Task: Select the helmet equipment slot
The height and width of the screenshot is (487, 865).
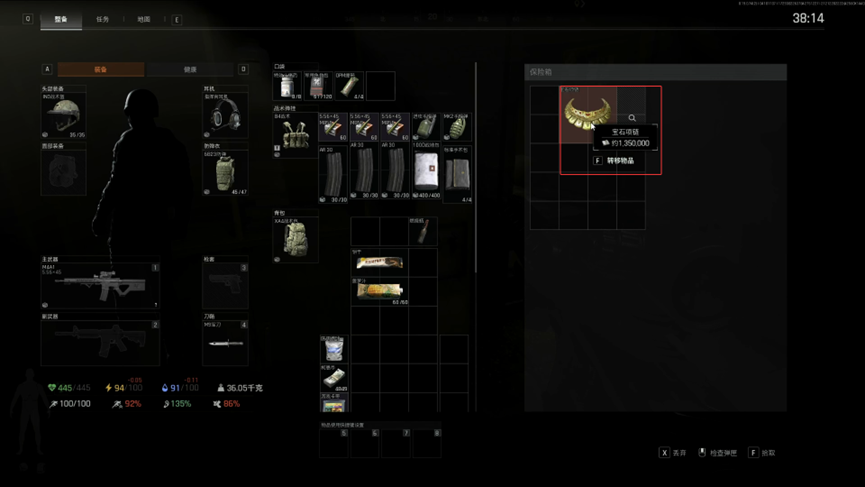Action: pyautogui.click(x=65, y=114)
